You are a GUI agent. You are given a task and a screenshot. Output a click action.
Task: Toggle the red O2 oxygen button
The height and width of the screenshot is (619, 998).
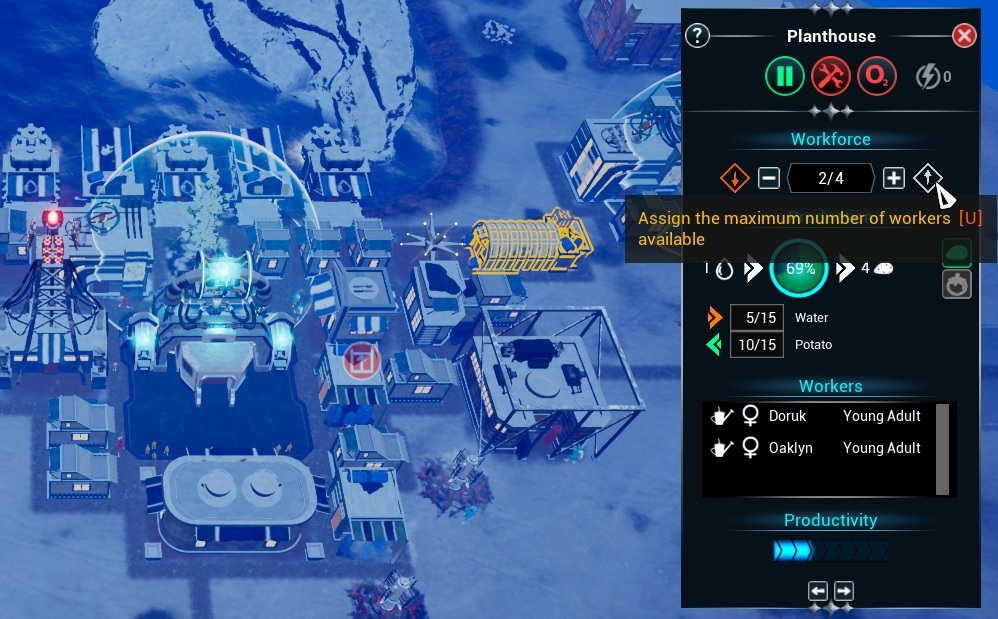pyautogui.click(x=875, y=76)
